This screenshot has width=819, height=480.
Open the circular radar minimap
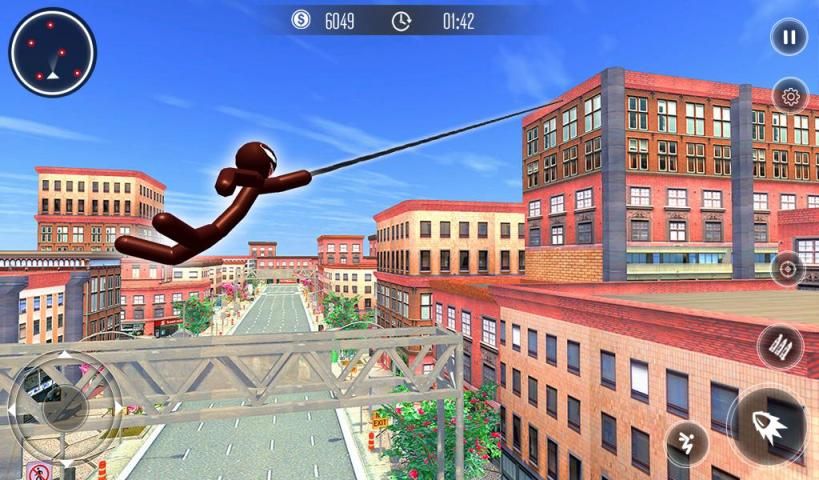[x=53, y=52]
